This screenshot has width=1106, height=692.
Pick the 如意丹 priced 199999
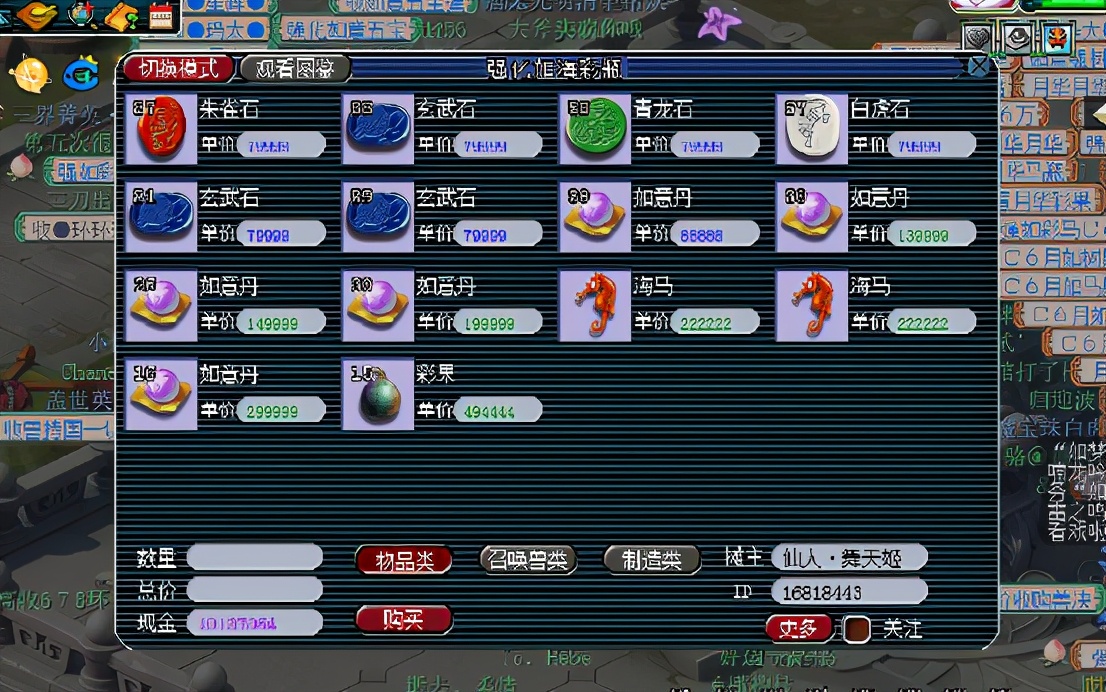[x=377, y=306]
